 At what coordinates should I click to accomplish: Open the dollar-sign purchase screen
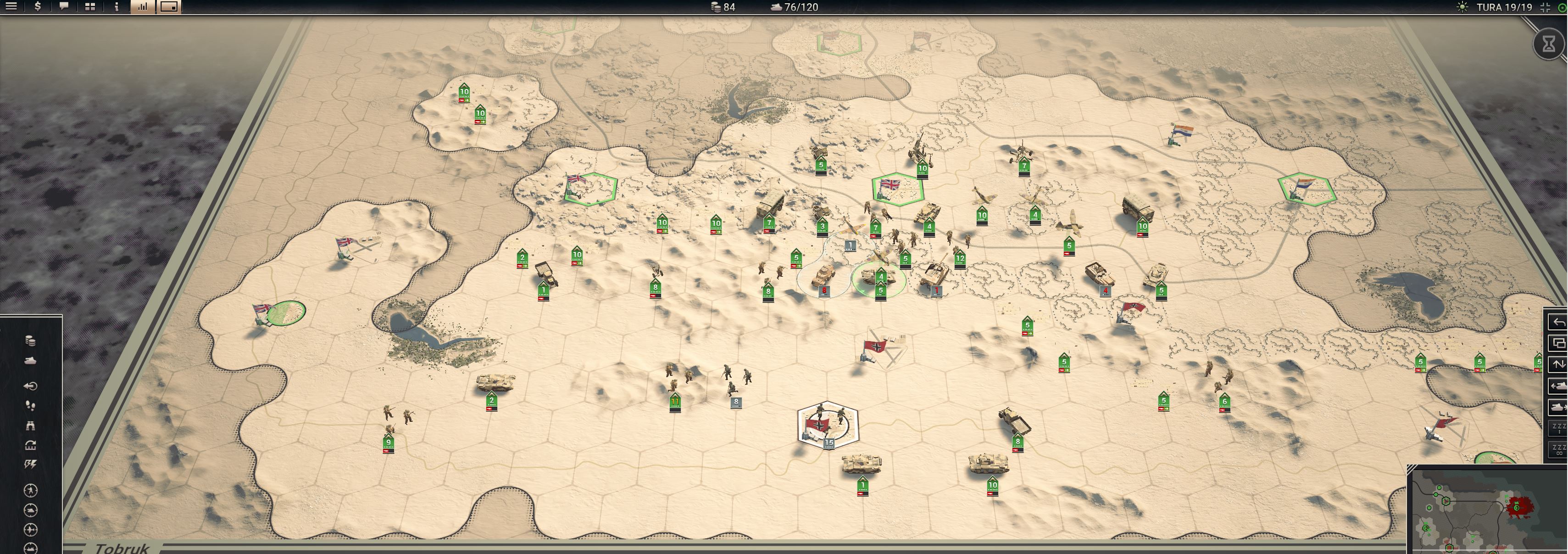tap(38, 7)
